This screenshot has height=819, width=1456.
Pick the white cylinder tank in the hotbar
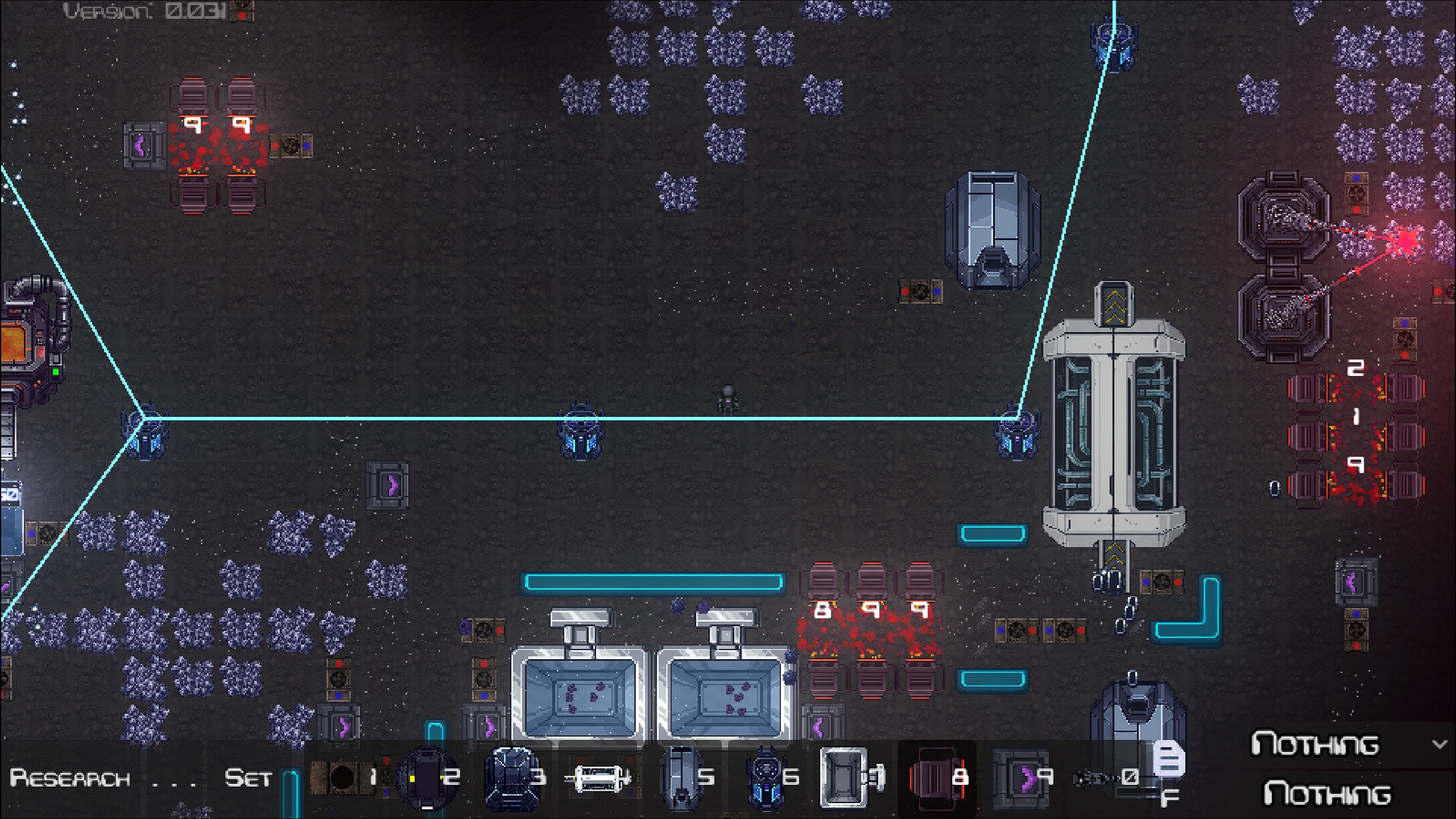(x=597, y=778)
